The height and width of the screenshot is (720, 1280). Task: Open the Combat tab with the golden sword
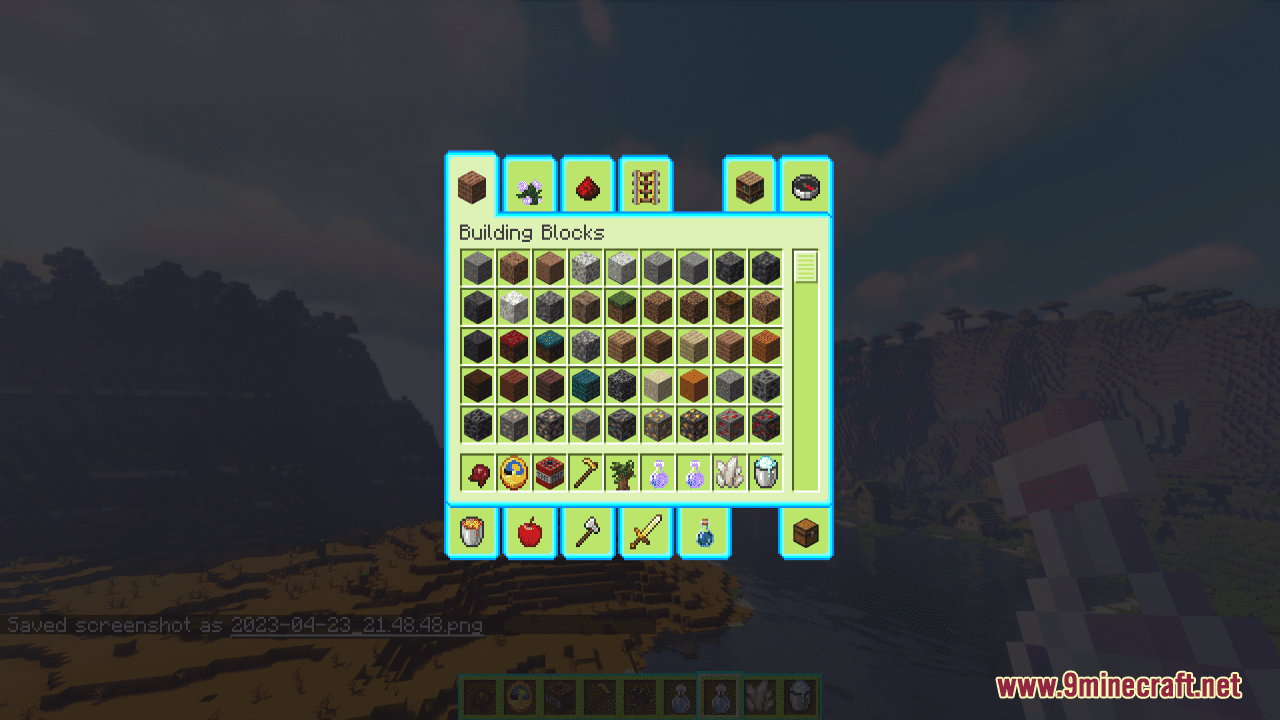pyautogui.click(x=645, y=532)
